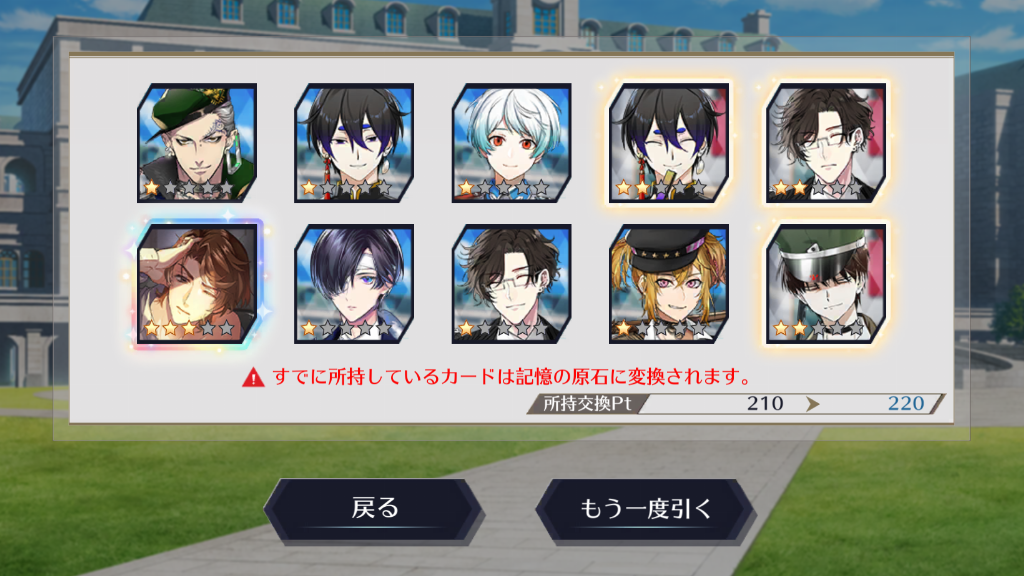
Task: Open the blonde character with black cap card
Action: (x=669, y=284)
